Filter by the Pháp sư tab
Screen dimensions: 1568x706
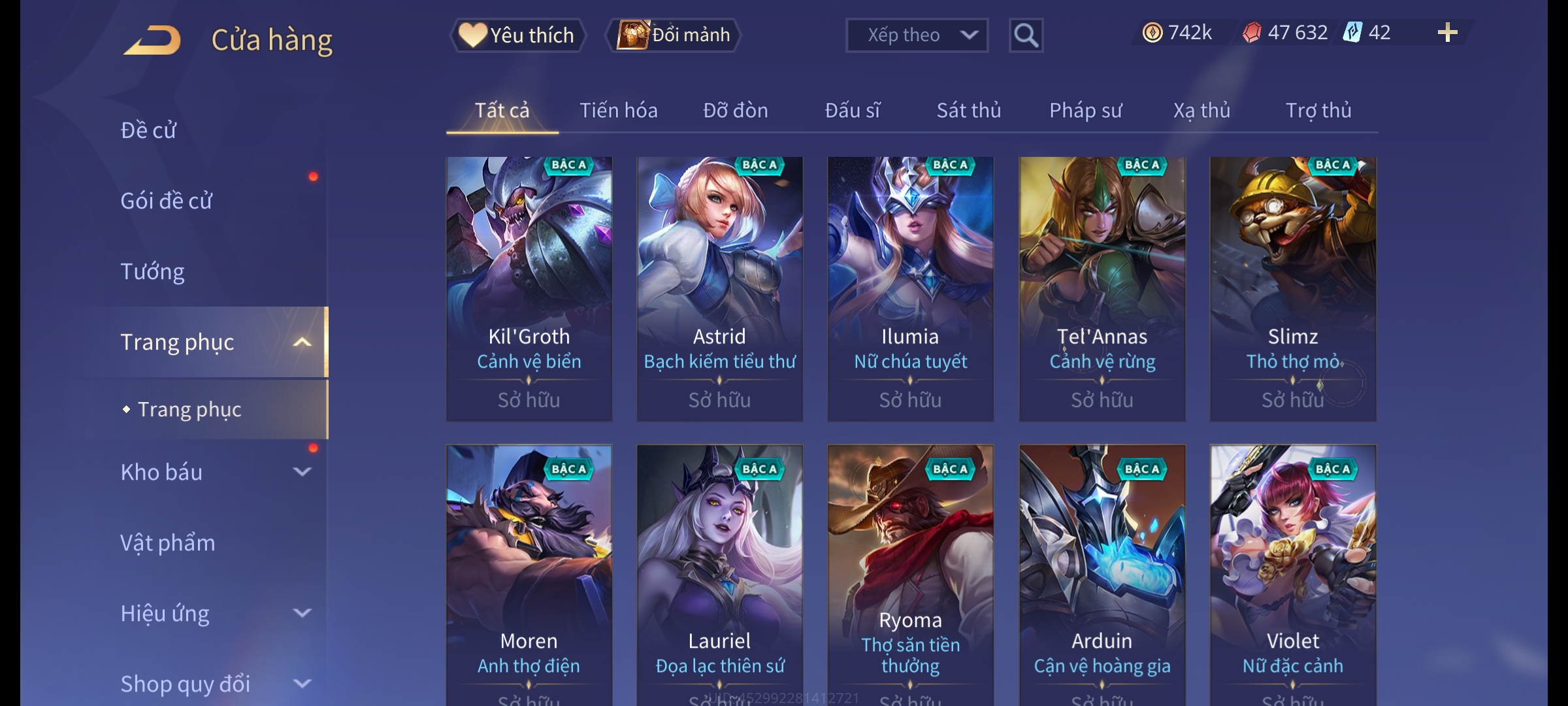coord(1085,110)
